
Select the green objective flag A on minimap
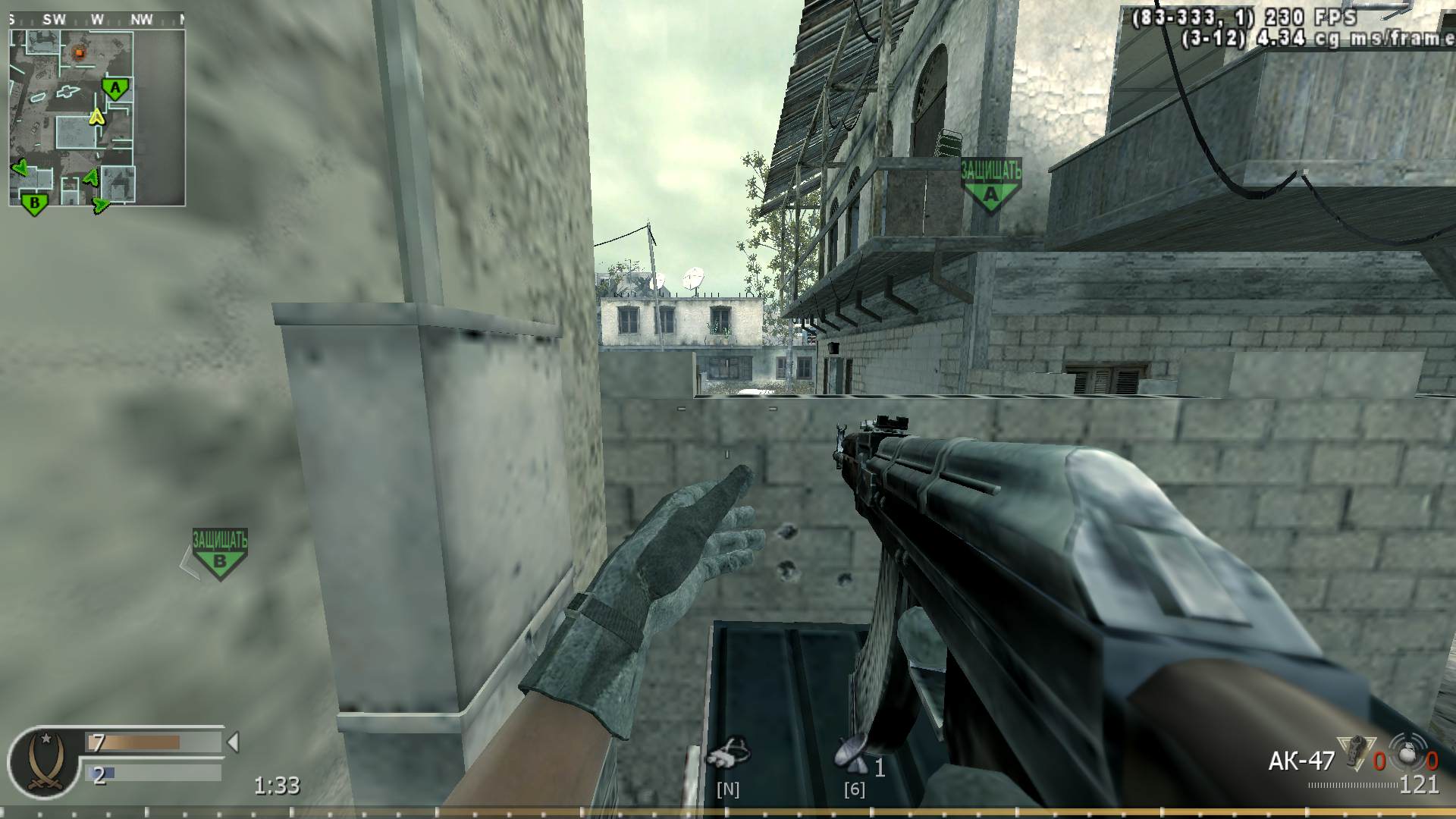point(114,89)
